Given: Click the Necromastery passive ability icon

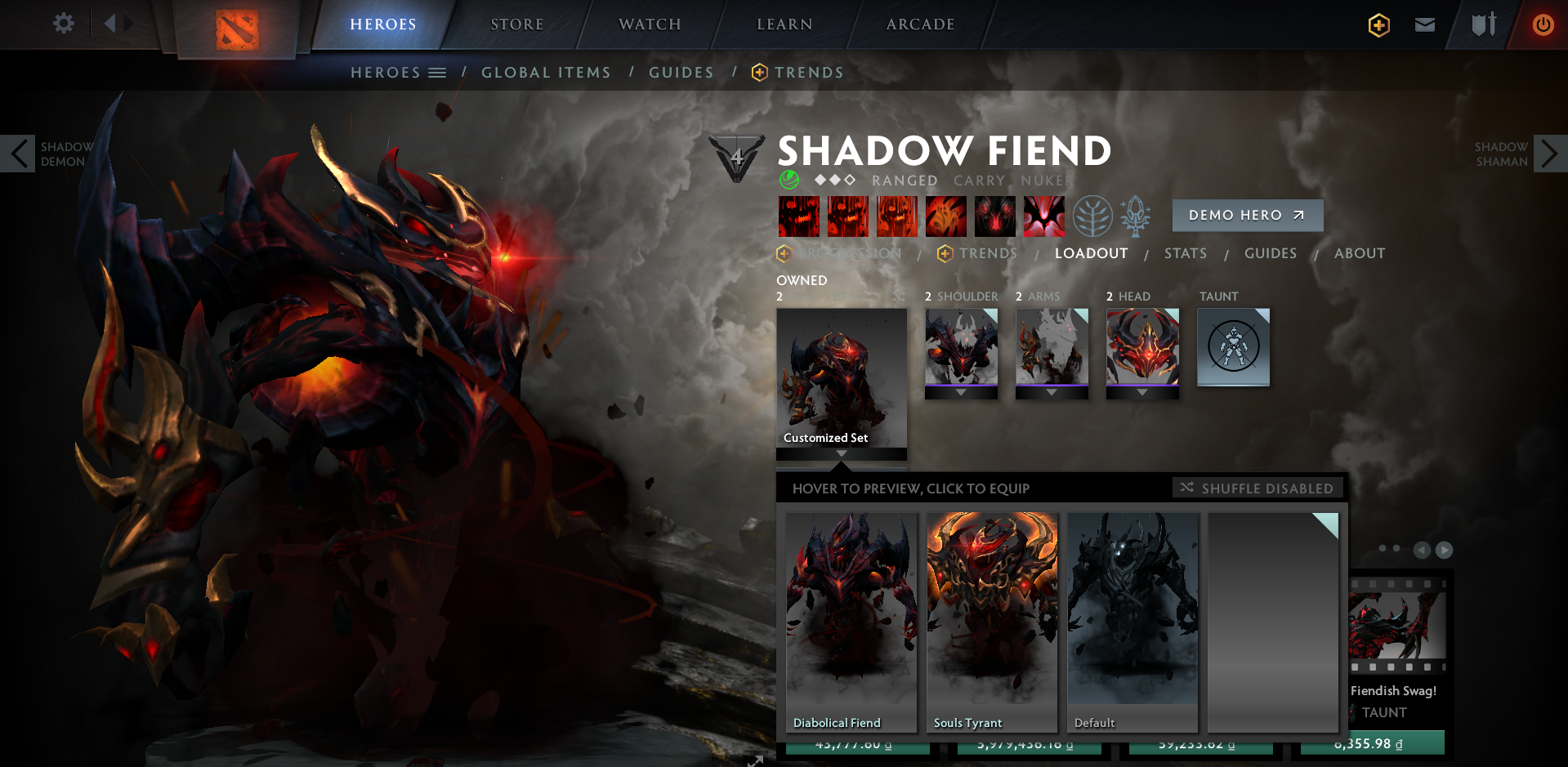Looking at the screenshot, I should (x=946, y=216).
